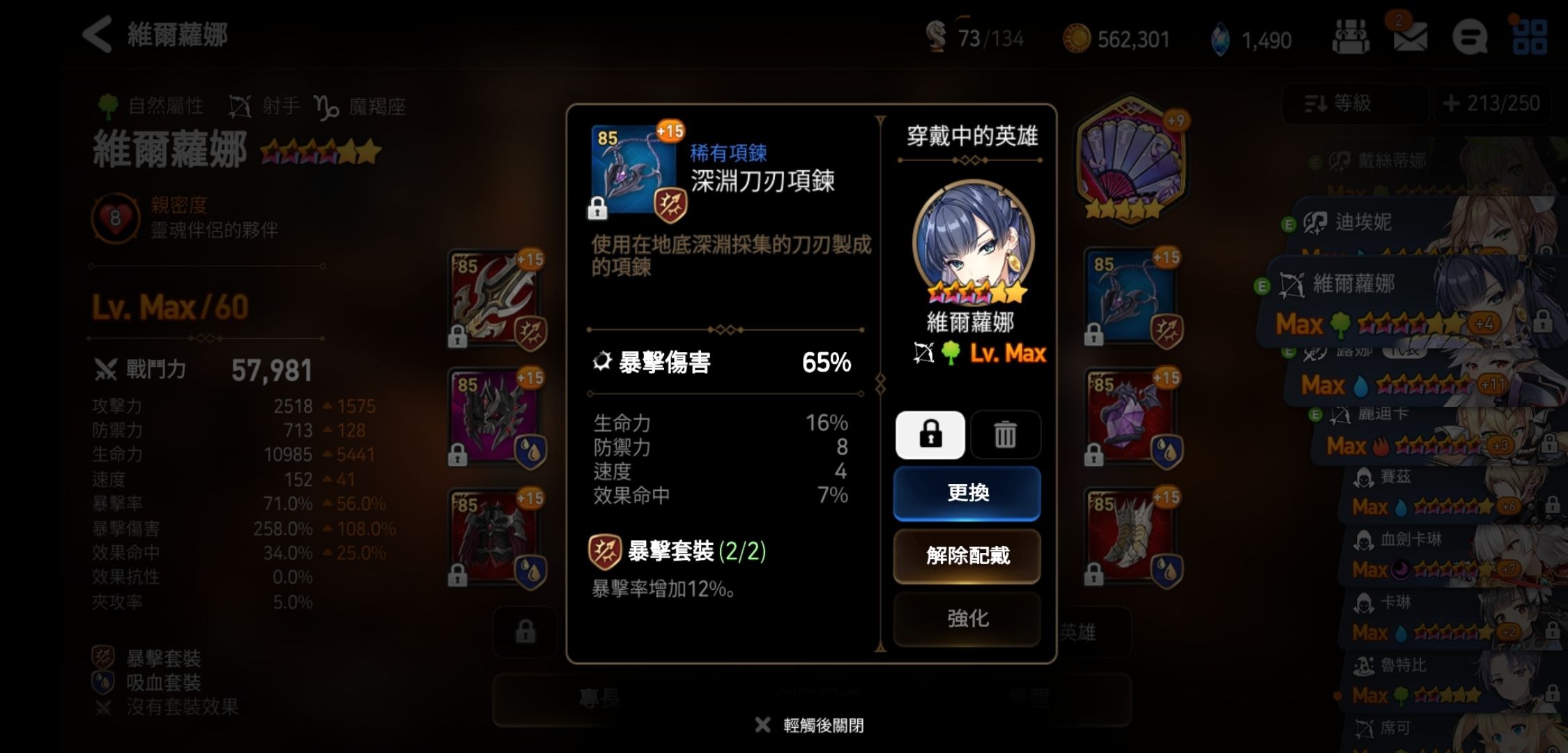Expand hero capacity 213/250 button
1568x753 pixels.
[1493, 104]
